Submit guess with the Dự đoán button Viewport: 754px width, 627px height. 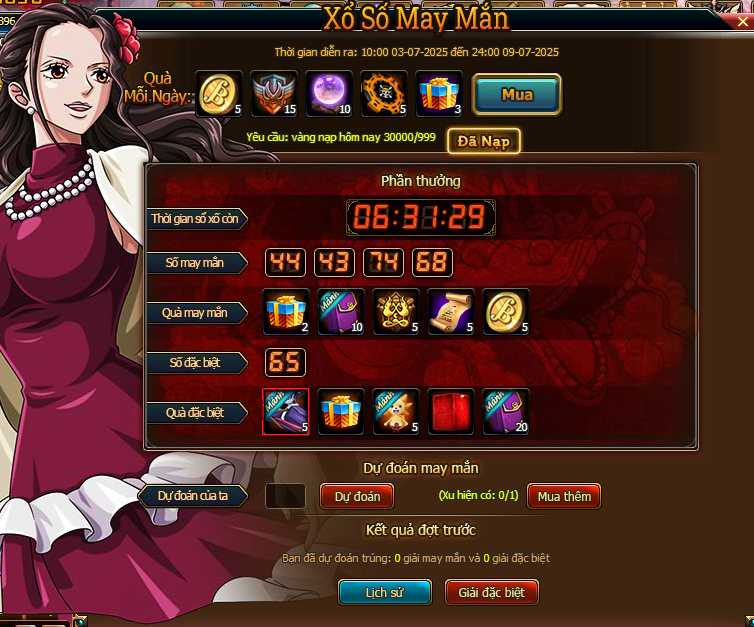(357, 496)
